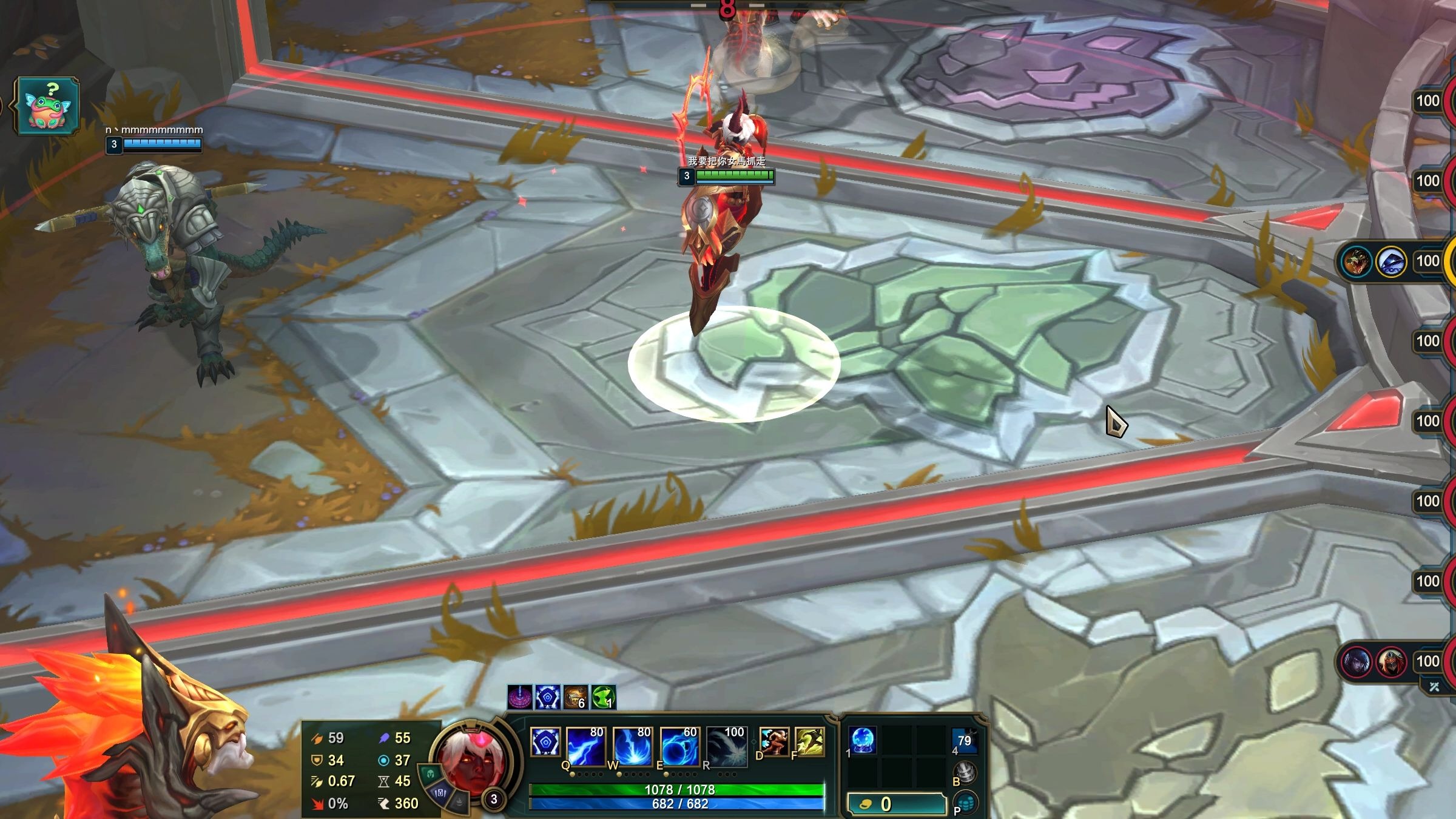Activate the Q lightning bolt ability
The height and width of the screenshot is (819, 1456).
(x=585, y=746)
